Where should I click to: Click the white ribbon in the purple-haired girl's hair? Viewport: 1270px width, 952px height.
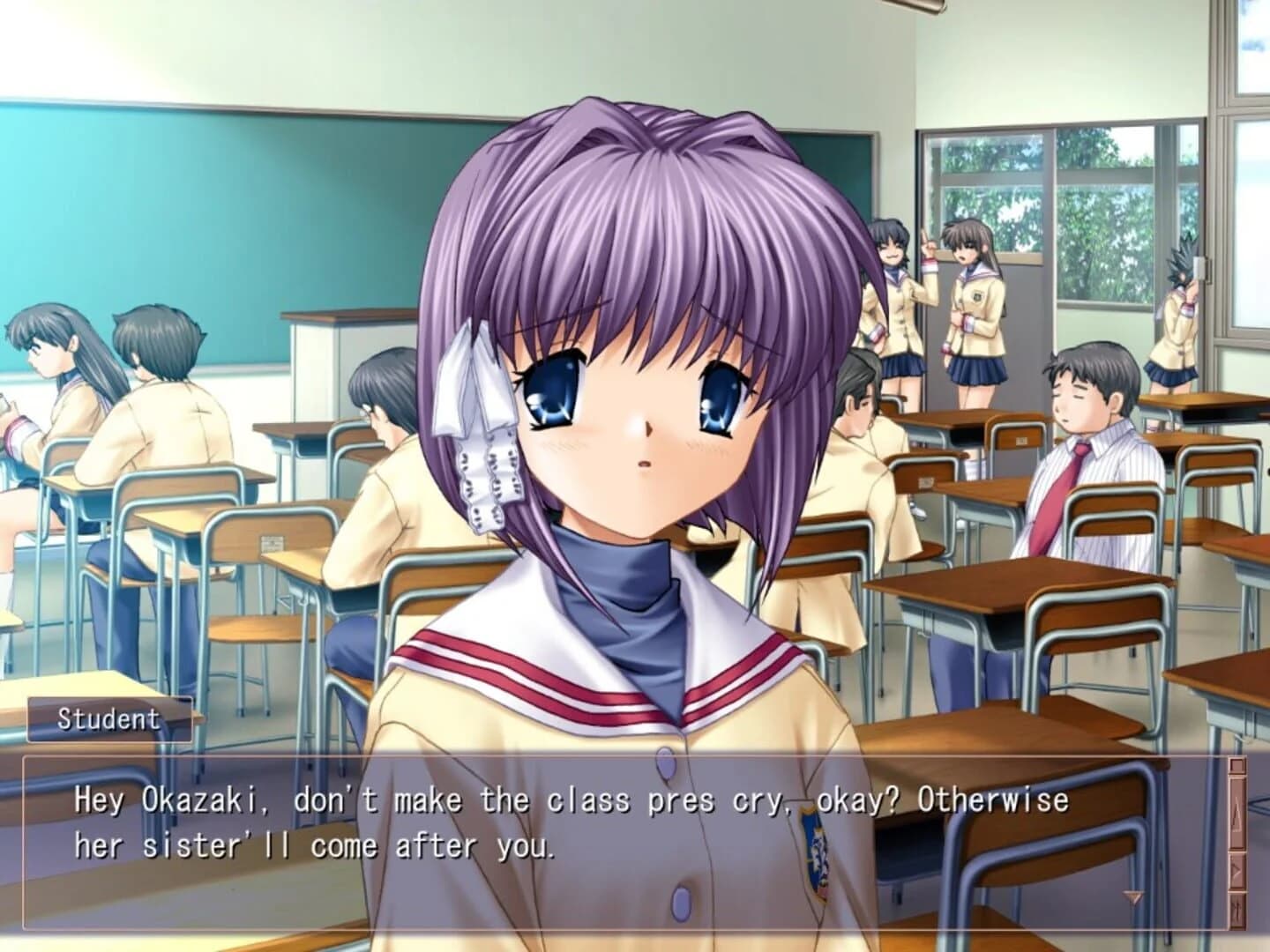(482, 414)
